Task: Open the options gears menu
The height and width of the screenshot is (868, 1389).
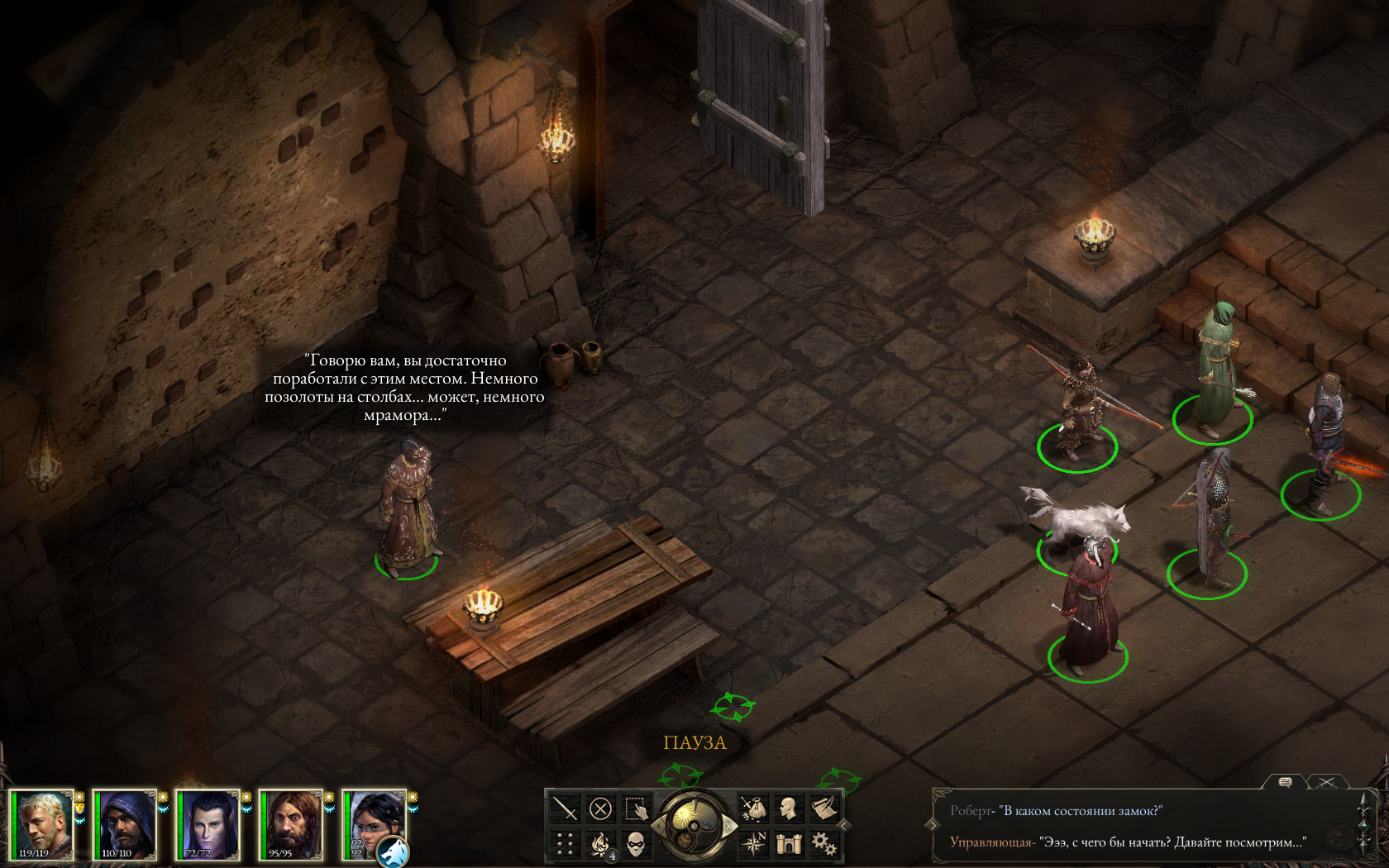Action: pos(823,843)
